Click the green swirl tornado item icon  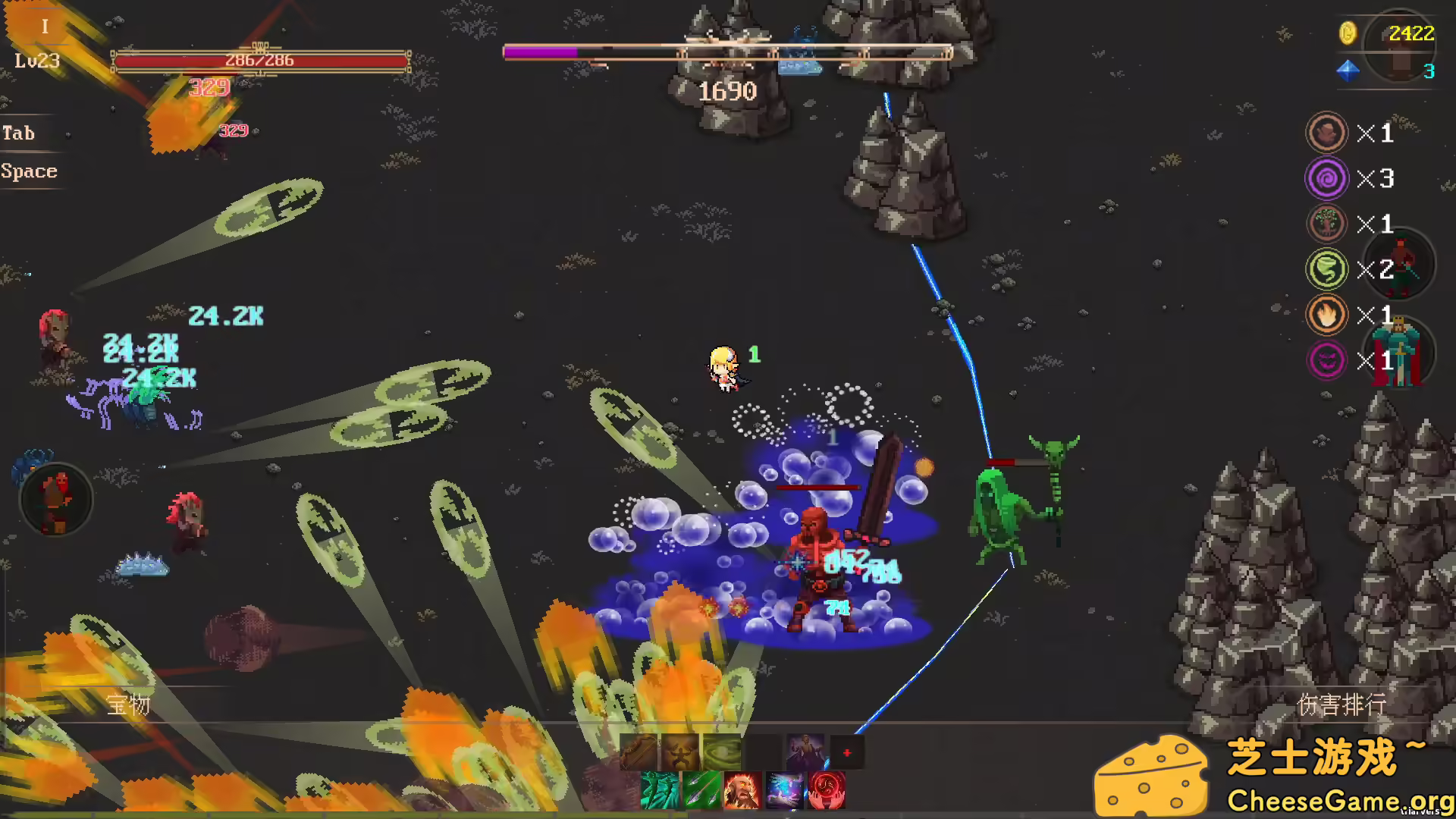(x=721, y=751)
